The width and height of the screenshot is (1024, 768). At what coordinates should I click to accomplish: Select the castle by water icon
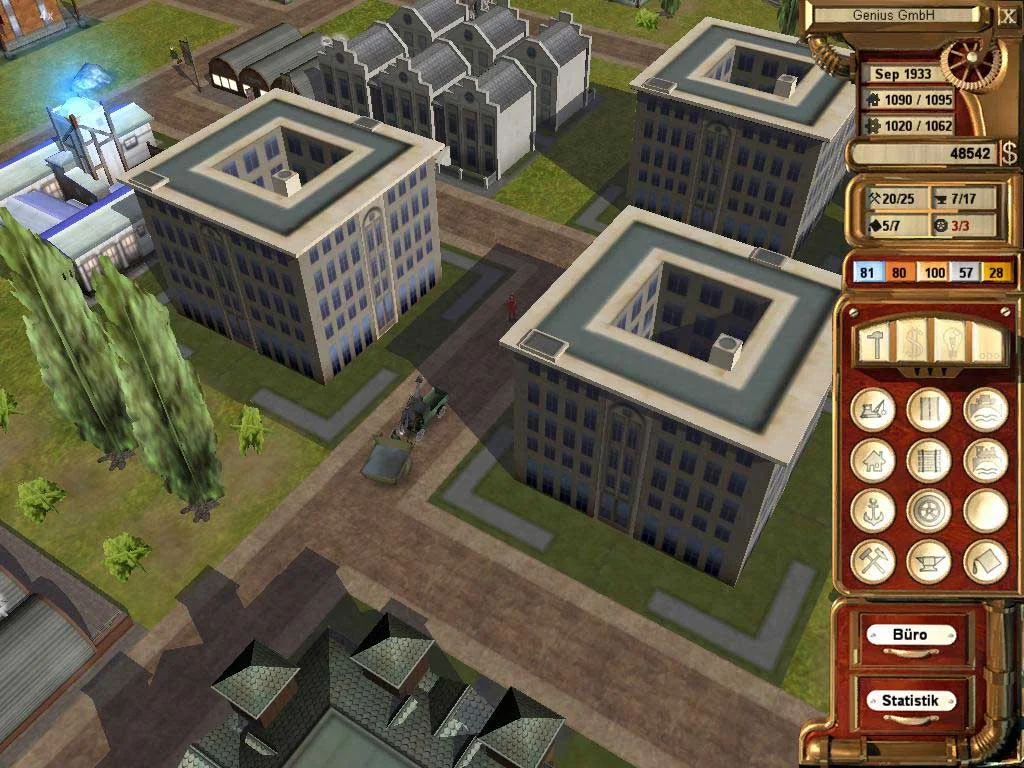985,461
